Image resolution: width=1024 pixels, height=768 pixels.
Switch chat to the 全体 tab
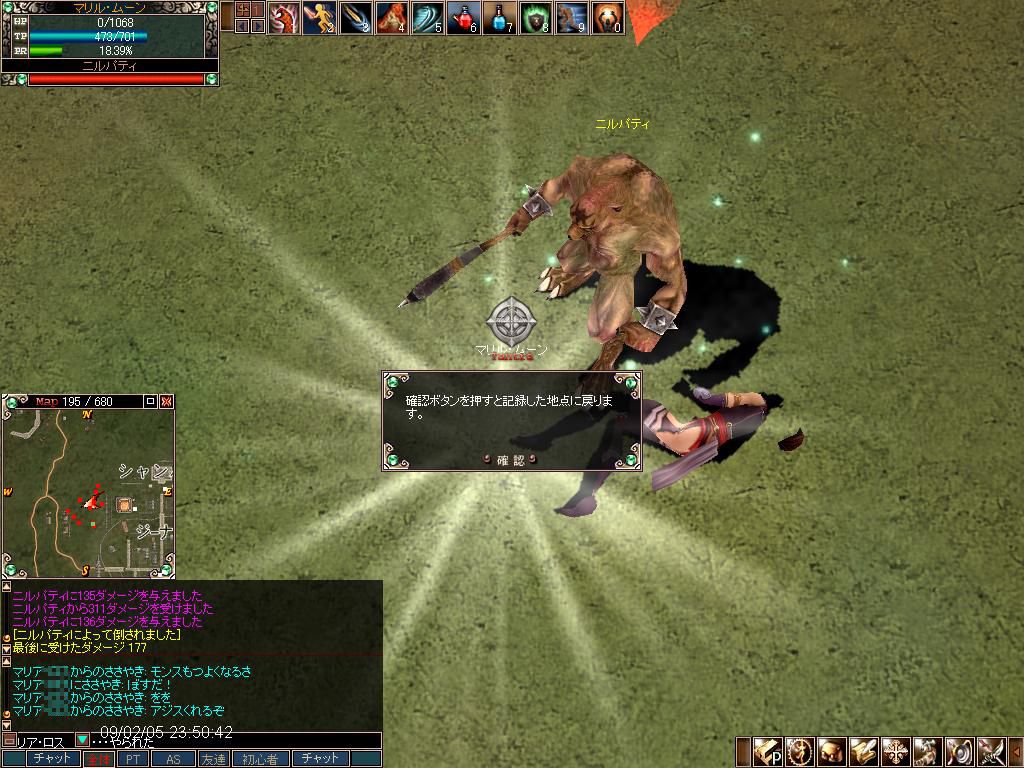pos(98,760)
